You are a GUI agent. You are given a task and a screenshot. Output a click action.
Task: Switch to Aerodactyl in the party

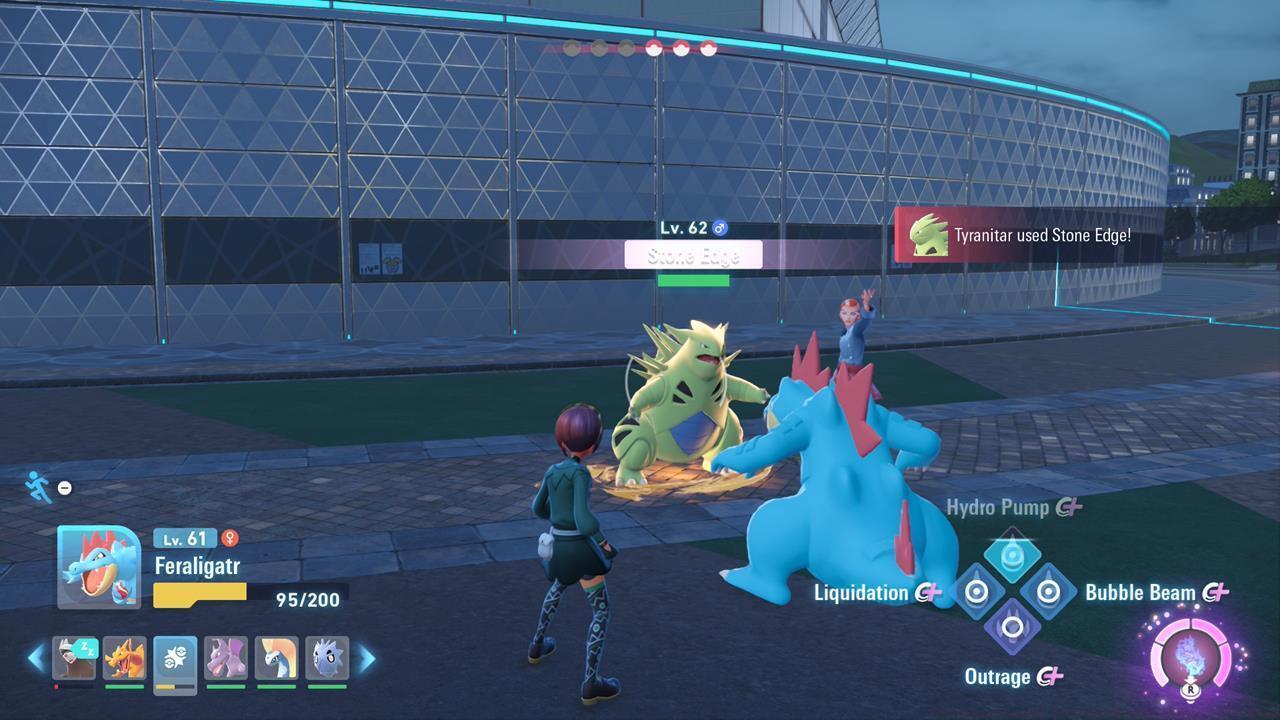pyautogui.click(x=226, y=658)
